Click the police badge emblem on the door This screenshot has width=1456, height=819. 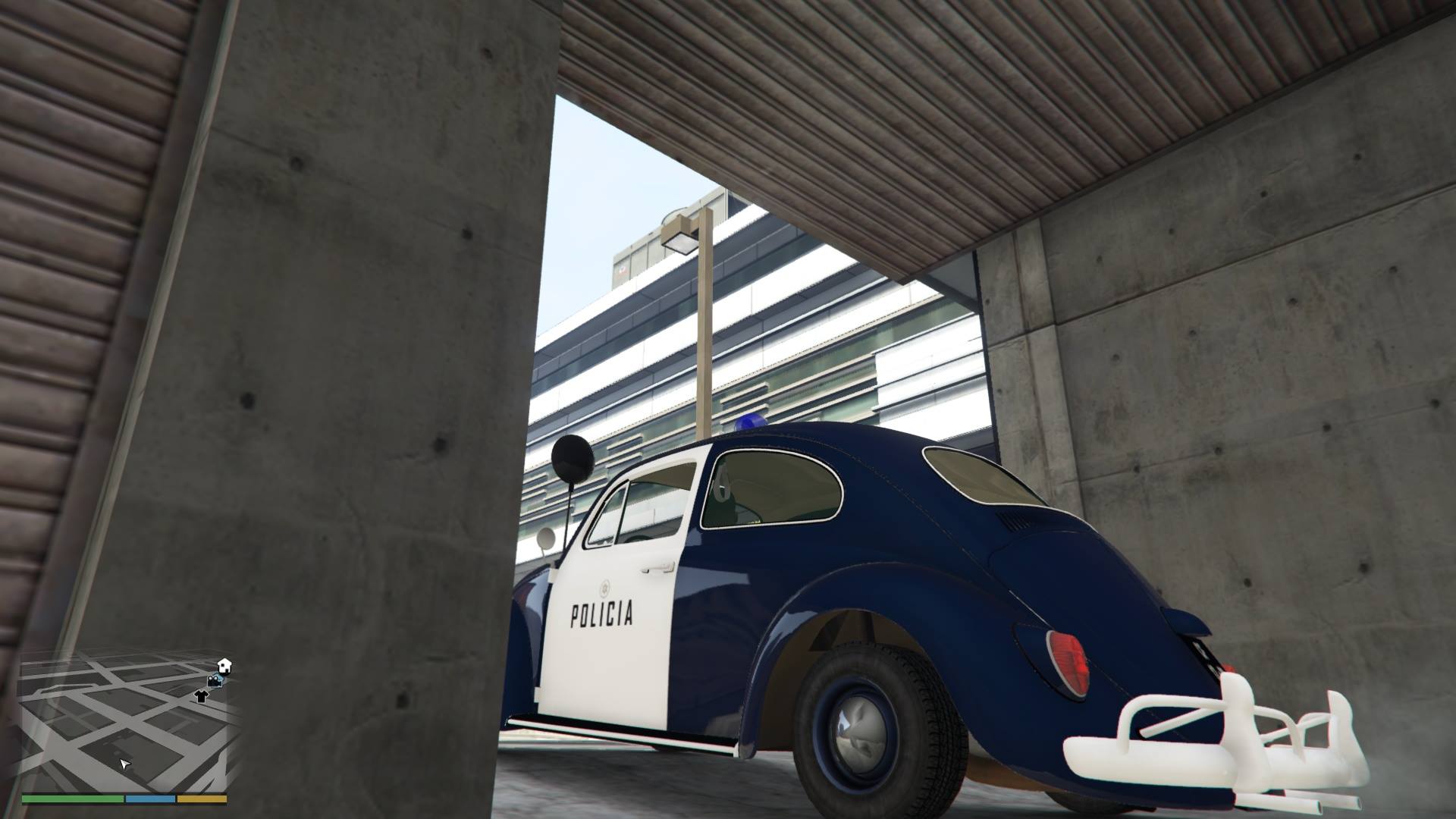pyautogui.click(x=604, y=589)
